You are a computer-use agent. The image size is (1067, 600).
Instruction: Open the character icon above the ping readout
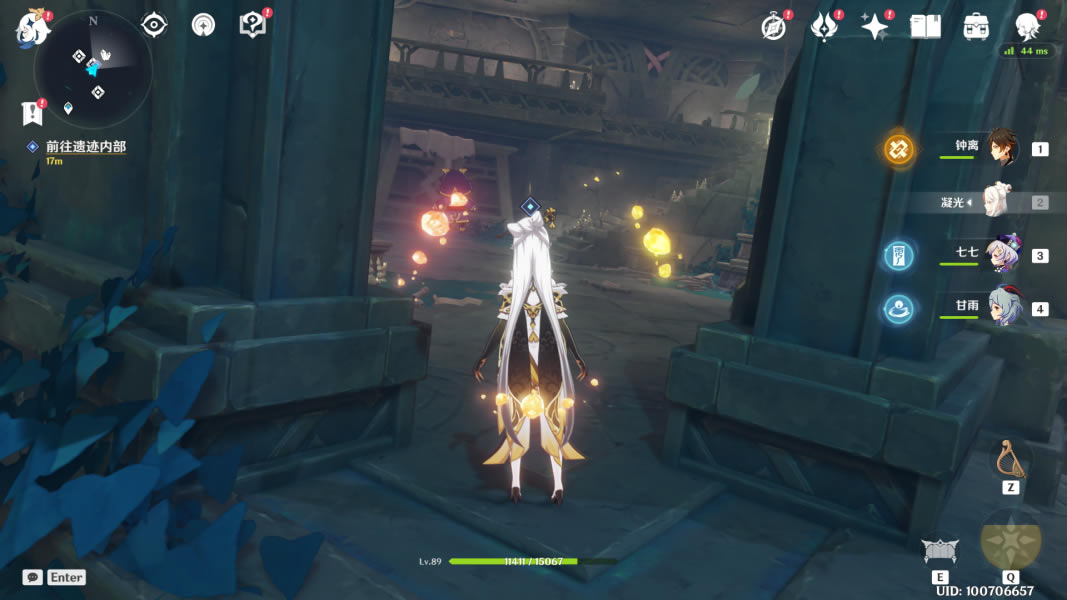coord(1027,26)
